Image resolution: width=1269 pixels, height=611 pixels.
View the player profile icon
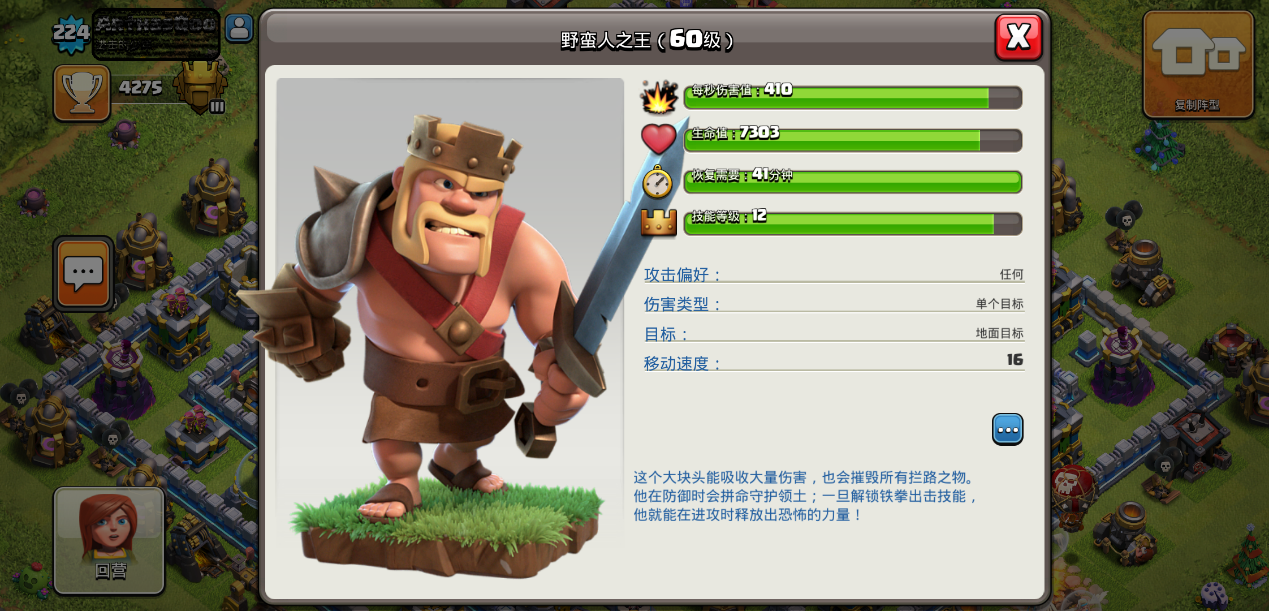[x=239, y=28]
